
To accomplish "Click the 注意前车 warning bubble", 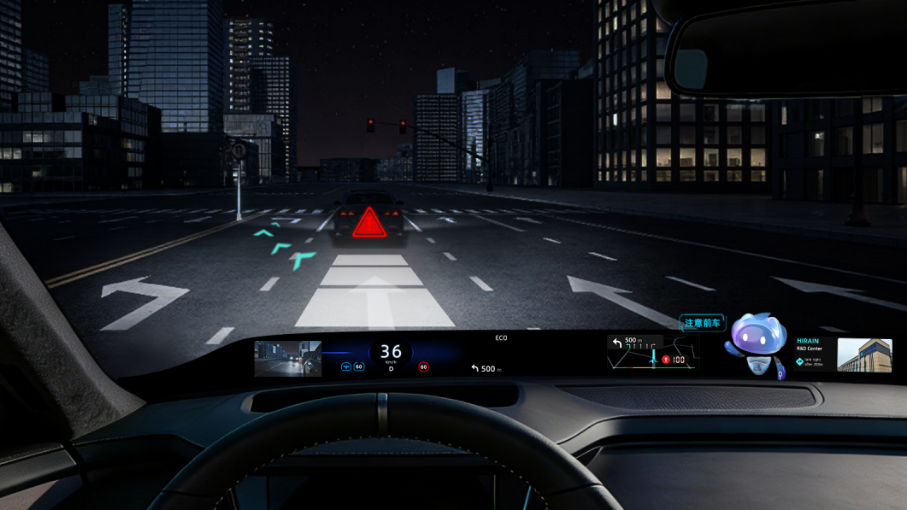I will (702, 323).
